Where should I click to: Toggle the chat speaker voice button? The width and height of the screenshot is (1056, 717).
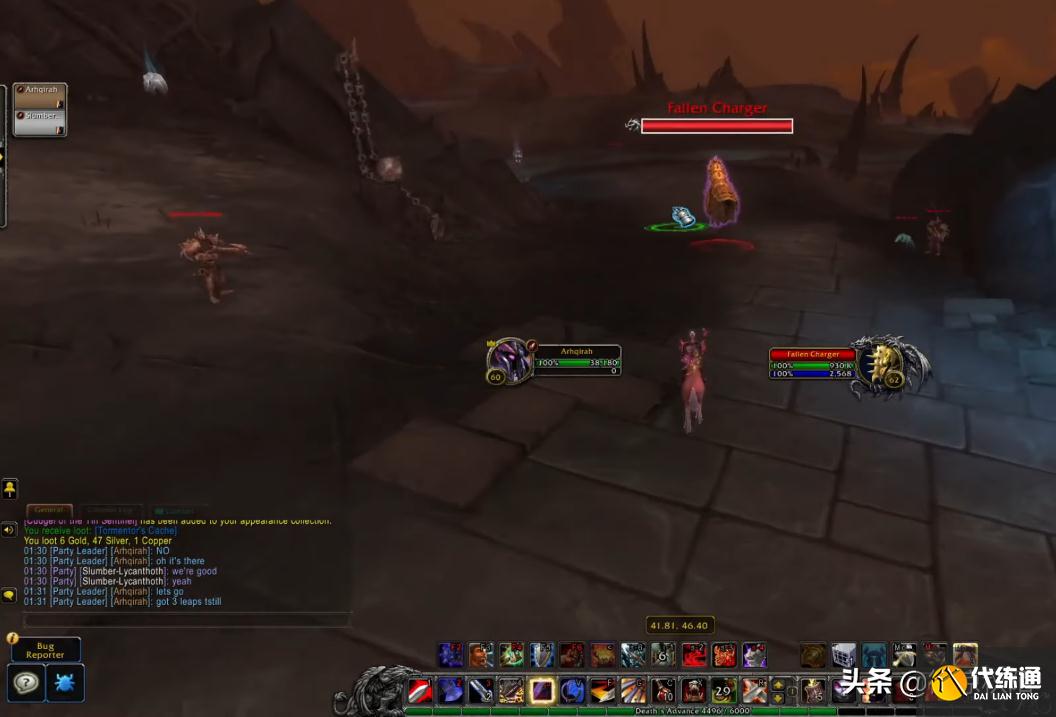pos(9,530)
